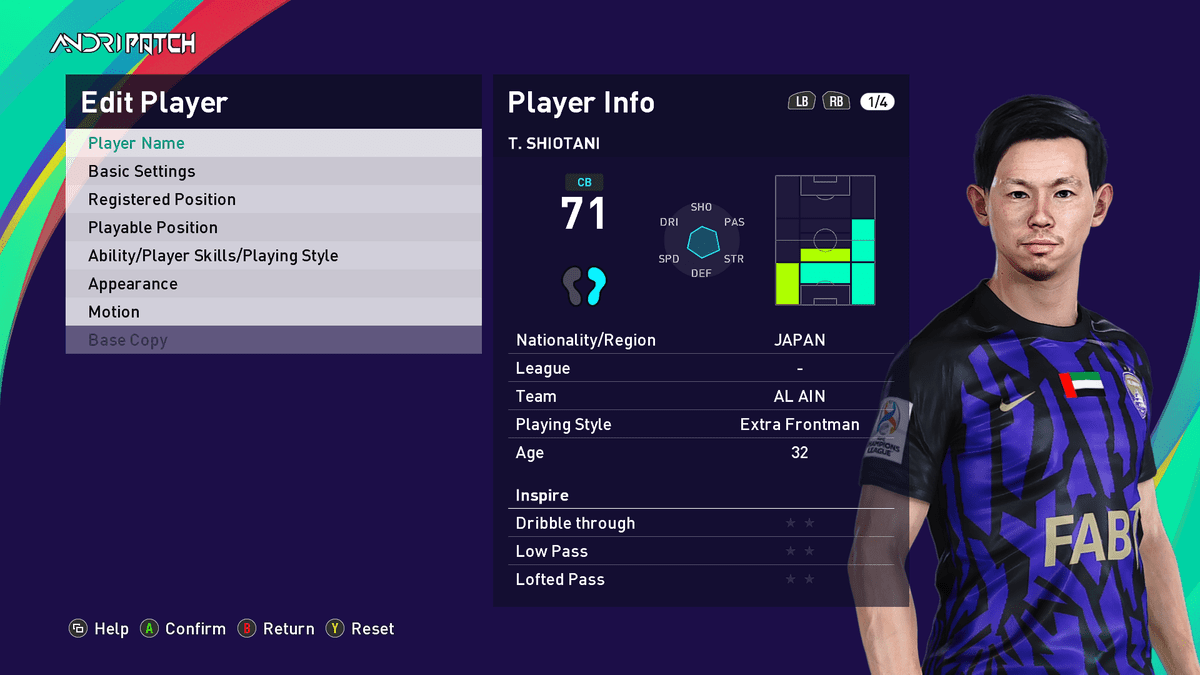Choose the Motion menu entry
This screenshot has height=675, width=1200.
(x=273, y=312)
